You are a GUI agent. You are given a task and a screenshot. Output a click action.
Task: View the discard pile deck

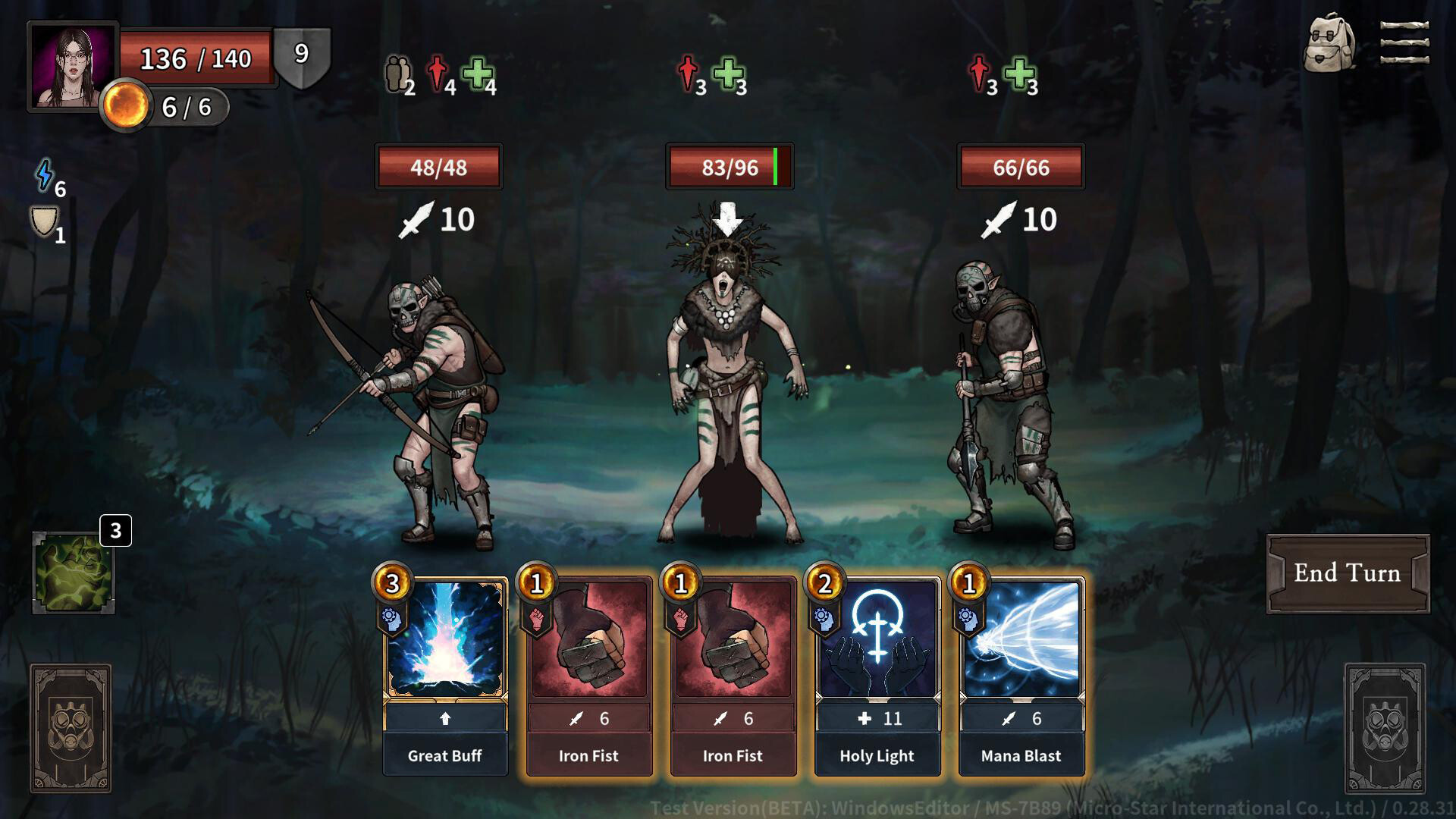tap(1384, 728)
